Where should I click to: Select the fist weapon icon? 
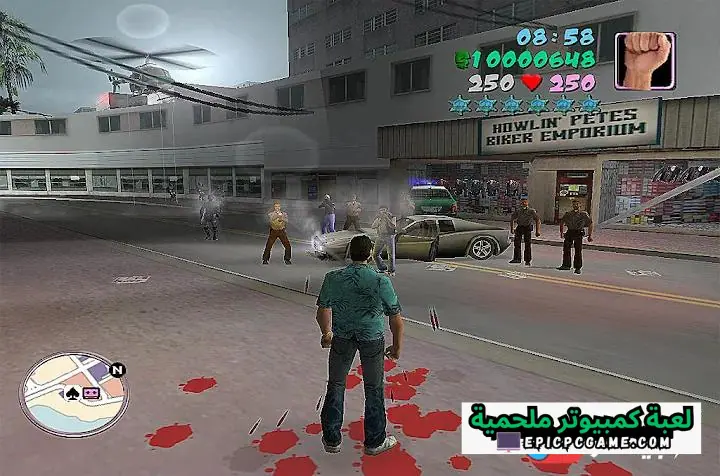pyautogui.click(x=645, y=60)
